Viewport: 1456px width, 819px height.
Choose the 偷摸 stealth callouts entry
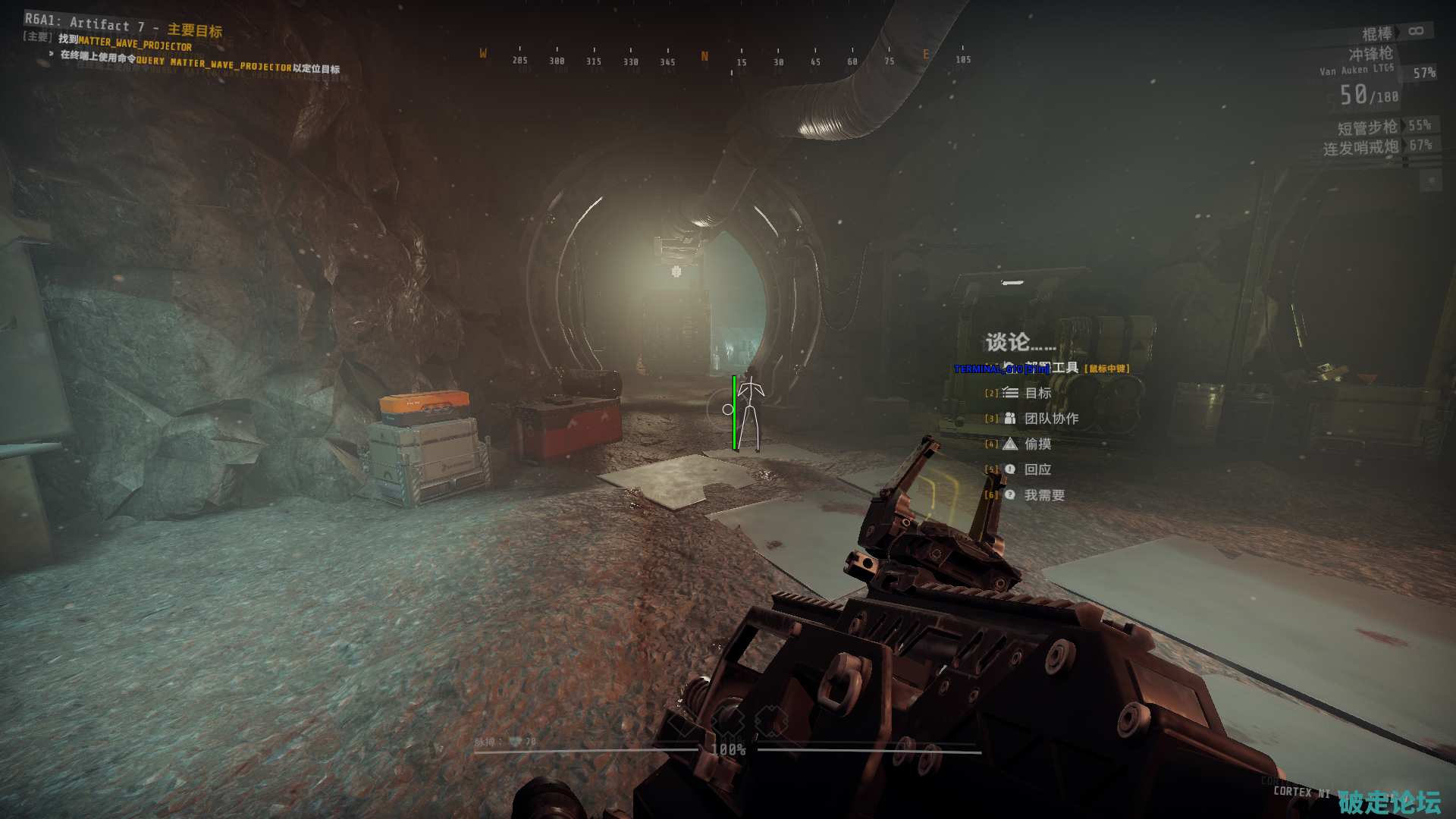[x=1037, y=444]
